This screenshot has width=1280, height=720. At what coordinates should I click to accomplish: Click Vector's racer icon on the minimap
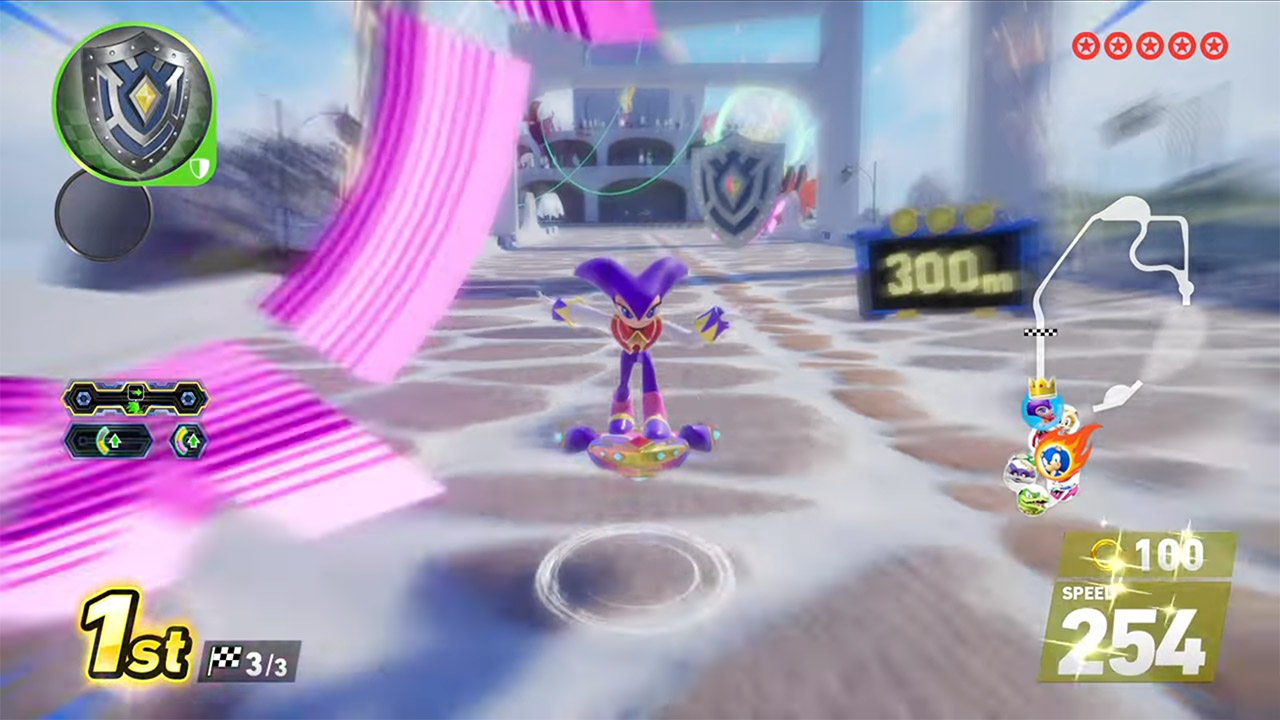click(x=1032, y=500)
